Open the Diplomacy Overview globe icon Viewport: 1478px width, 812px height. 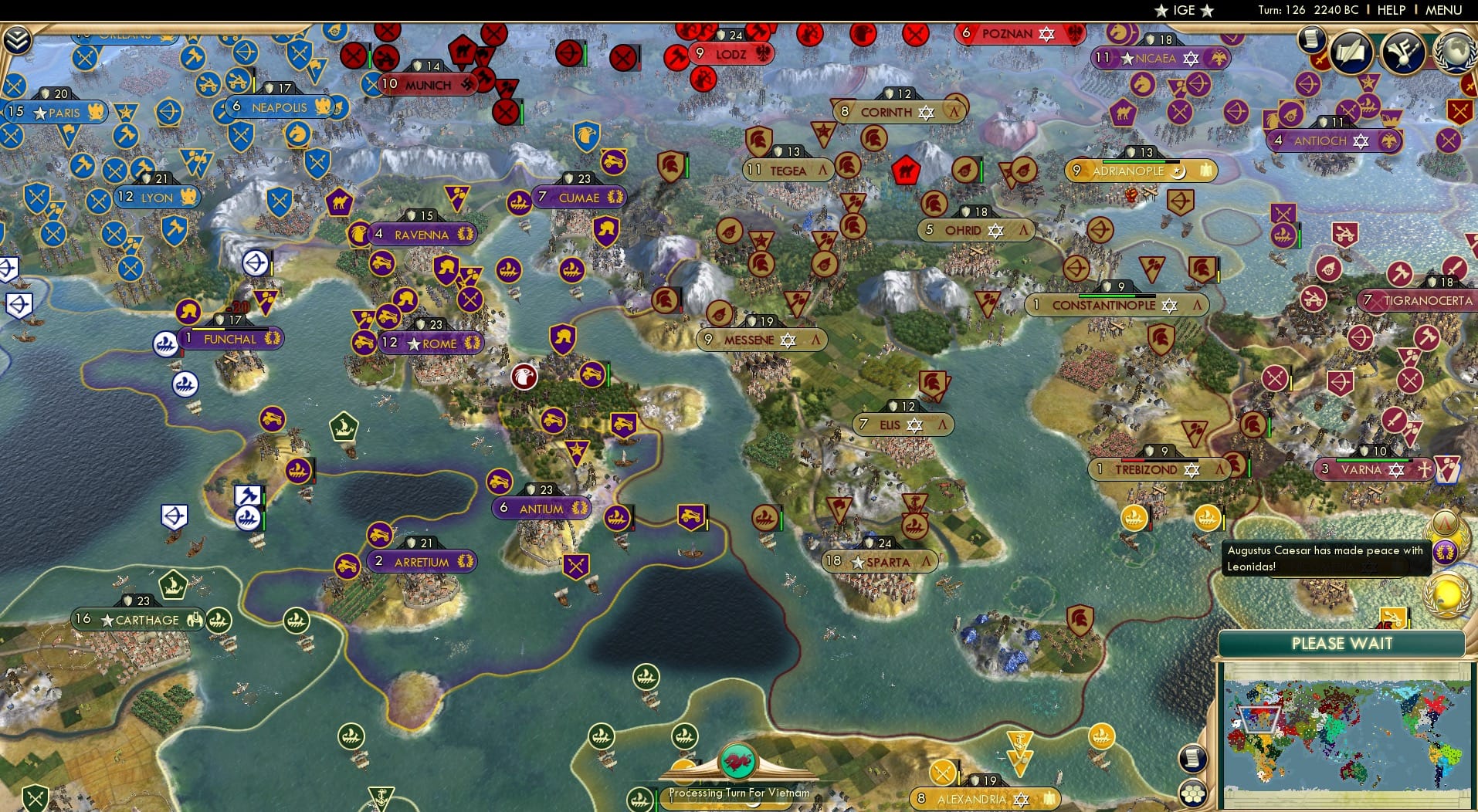pos(1456,52)
